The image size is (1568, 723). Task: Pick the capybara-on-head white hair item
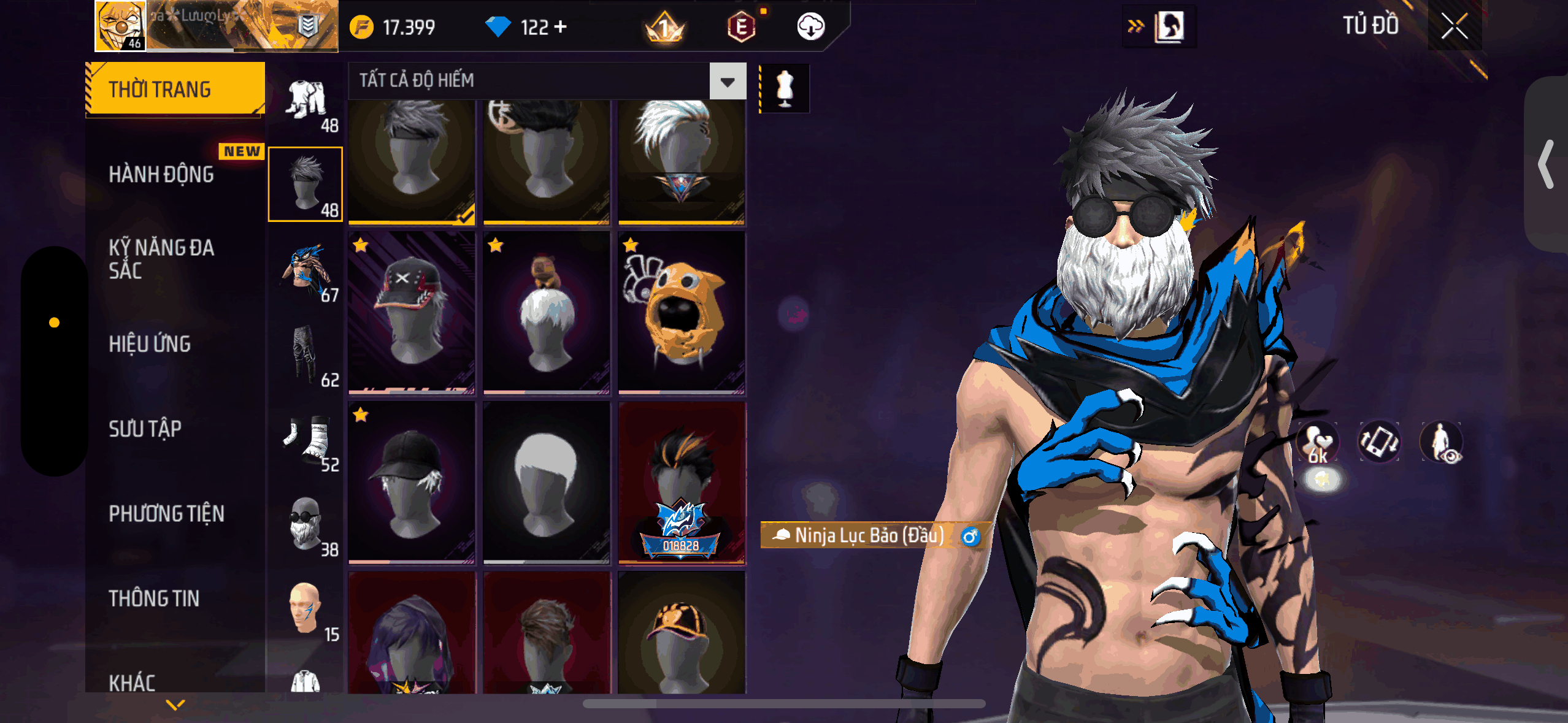point(547,312)
